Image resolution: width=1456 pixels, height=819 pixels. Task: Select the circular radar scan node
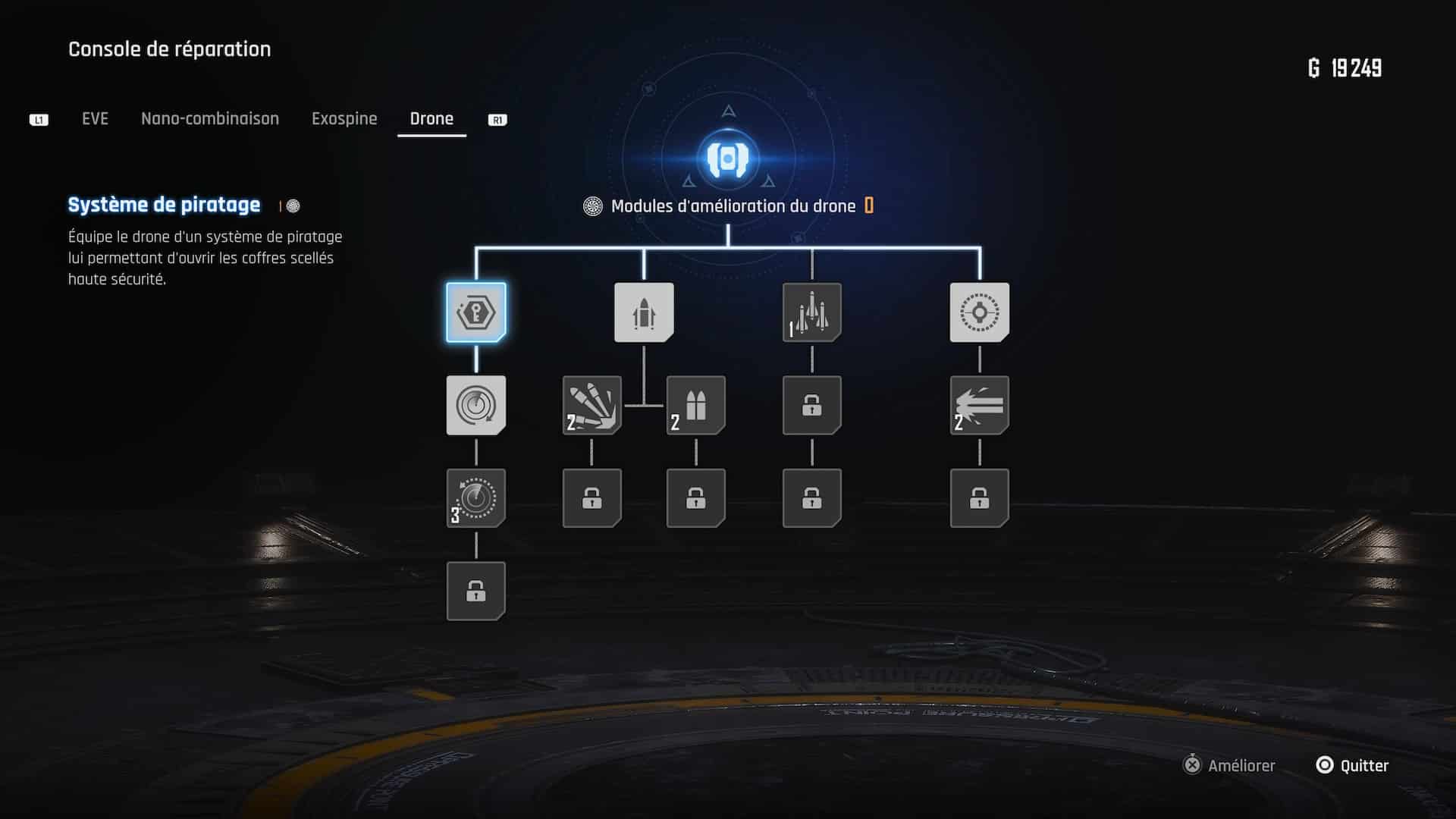coord(476,406)
